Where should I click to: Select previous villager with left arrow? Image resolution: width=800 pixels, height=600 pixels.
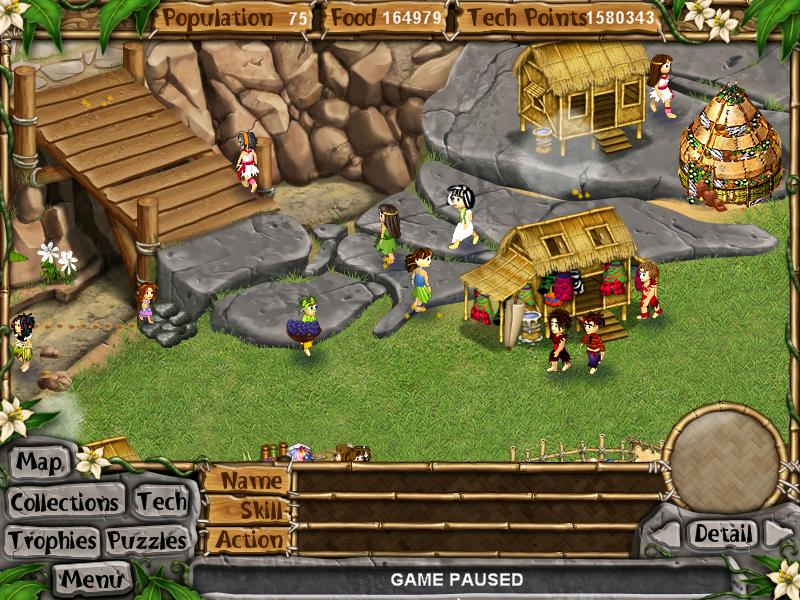pos(667,535)
